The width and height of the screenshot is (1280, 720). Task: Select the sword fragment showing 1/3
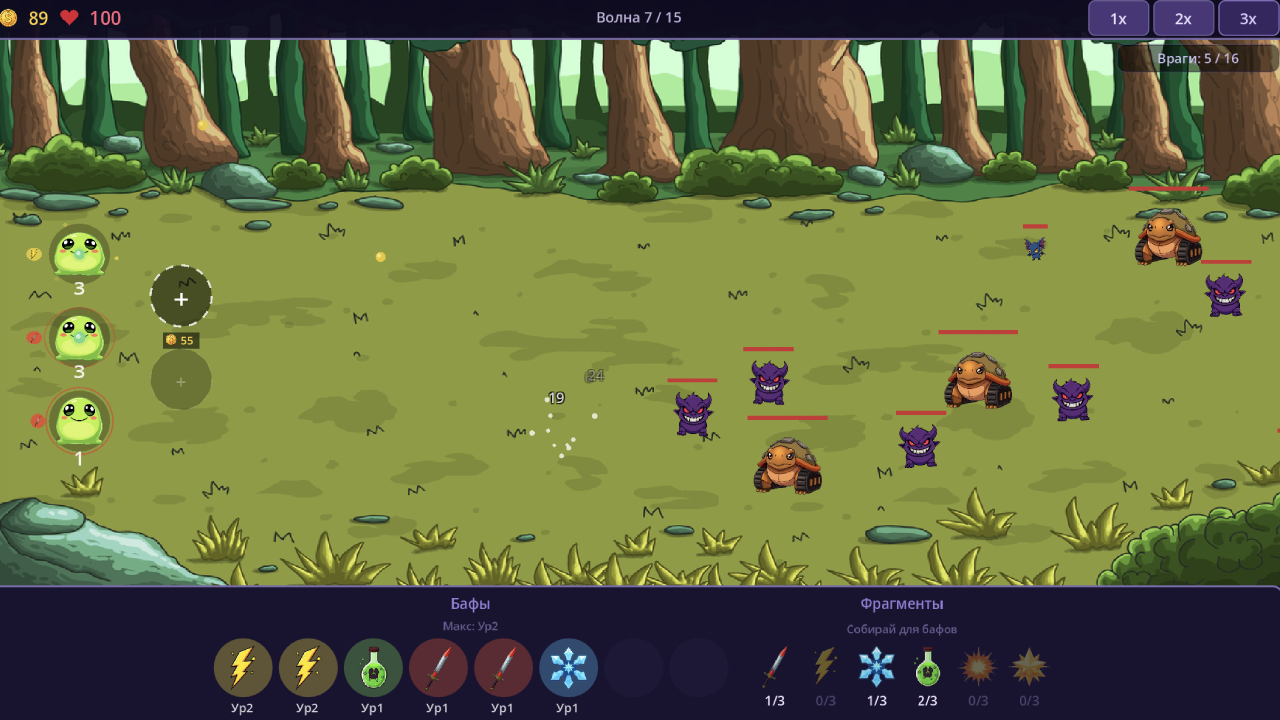tap(775, 666)
